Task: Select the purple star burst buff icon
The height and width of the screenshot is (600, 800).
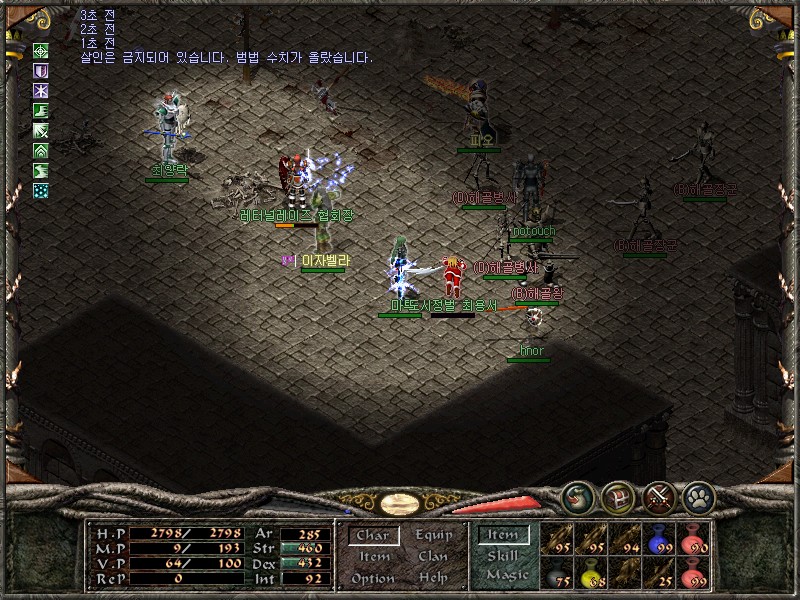Action: coord(41,91)
